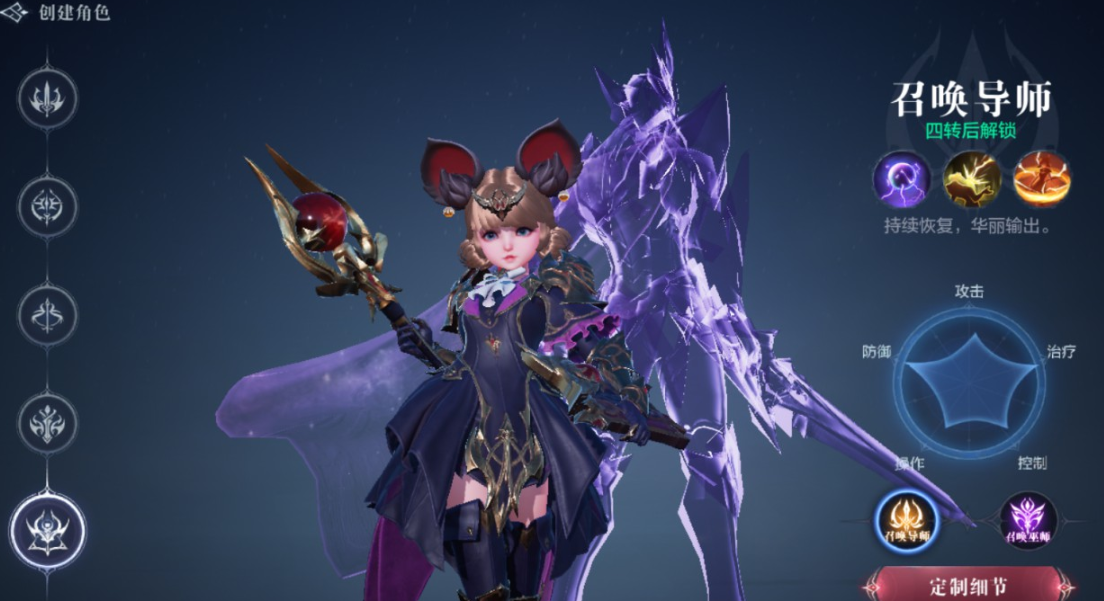This screenshot has height=601, width=1104.
Task: View the fiery orange vortex skill
Action: 1042,180
